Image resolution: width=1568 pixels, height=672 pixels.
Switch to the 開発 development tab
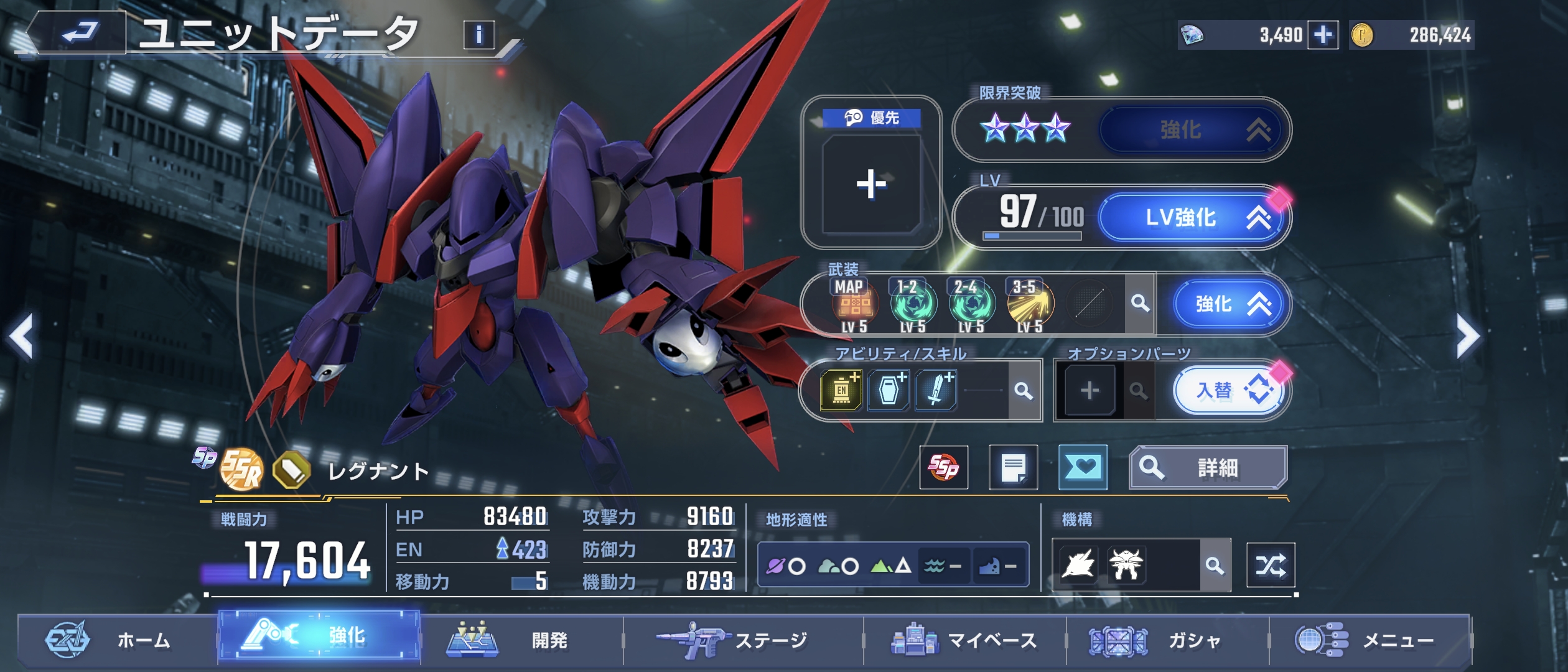520,640
